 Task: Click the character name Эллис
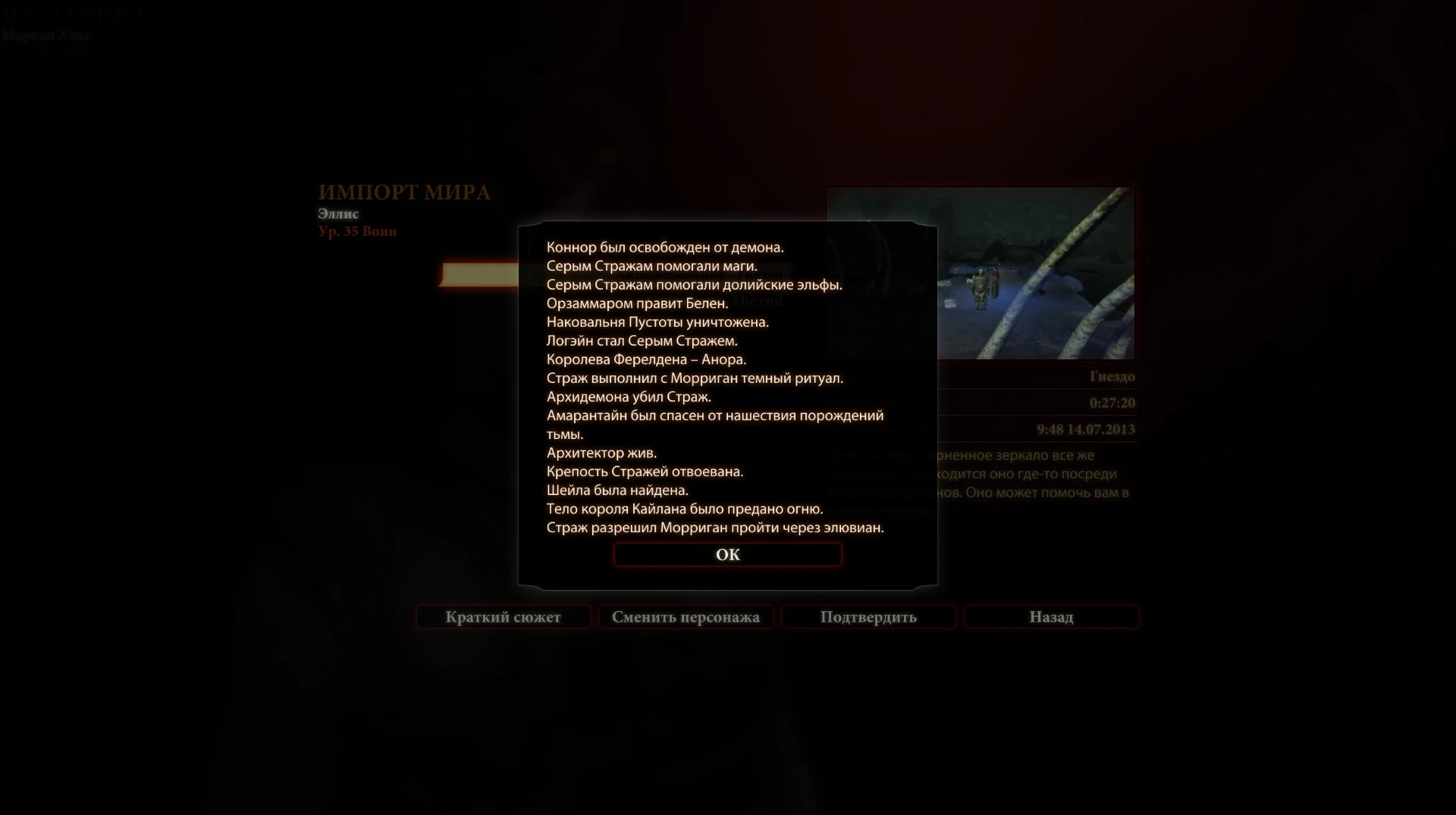coord(338,213)
